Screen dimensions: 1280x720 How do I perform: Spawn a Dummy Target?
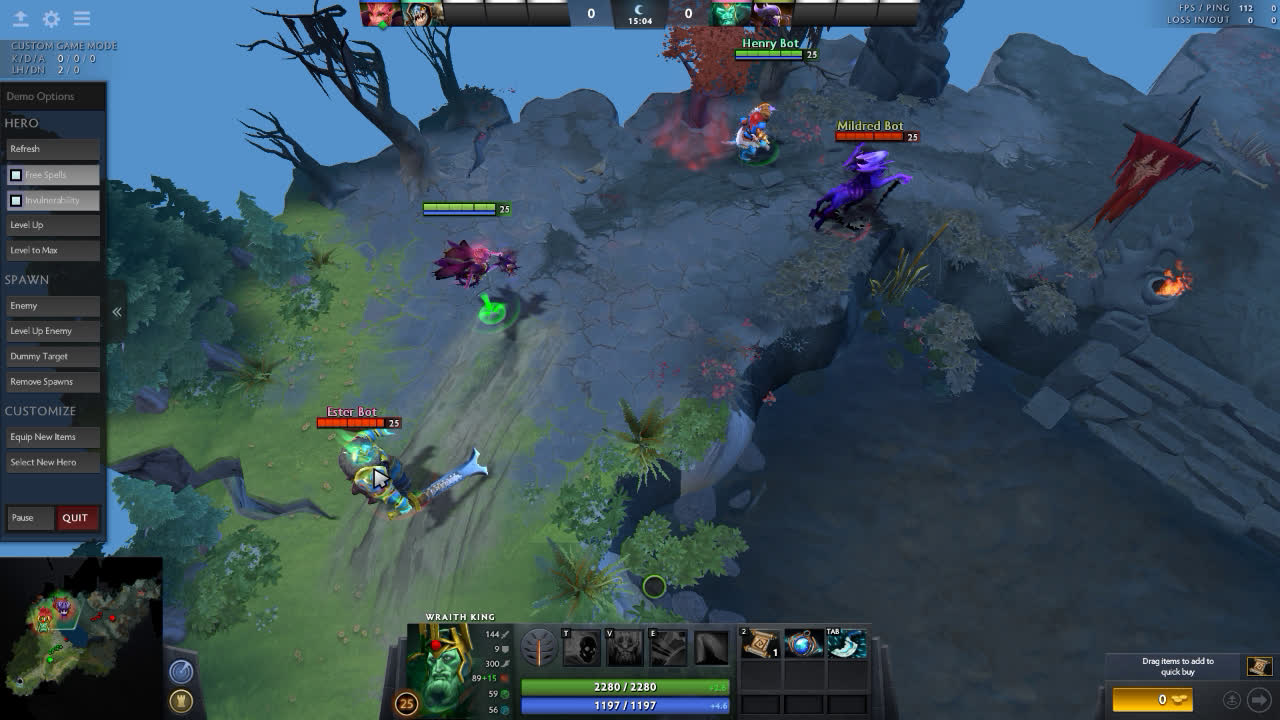pyautogui.click(x=53, y=356)
